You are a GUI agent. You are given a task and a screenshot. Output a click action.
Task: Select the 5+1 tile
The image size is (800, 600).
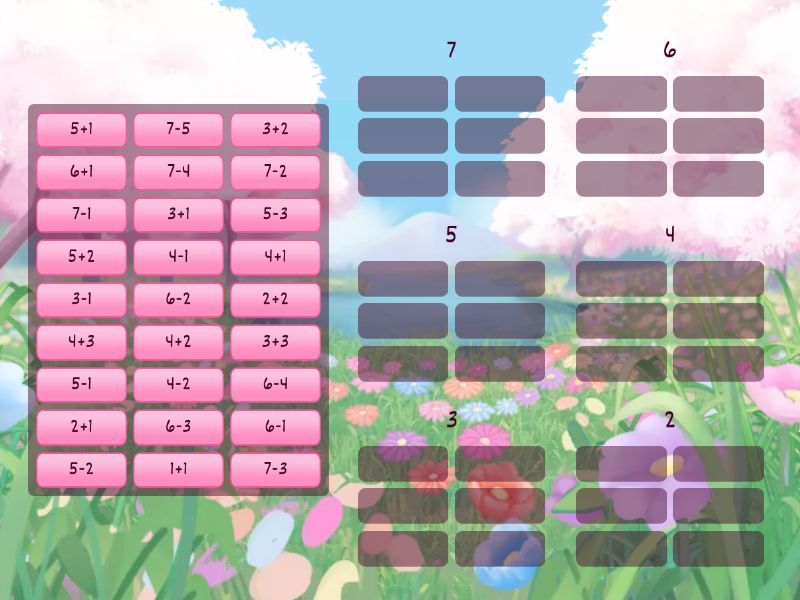coord(81,129)
